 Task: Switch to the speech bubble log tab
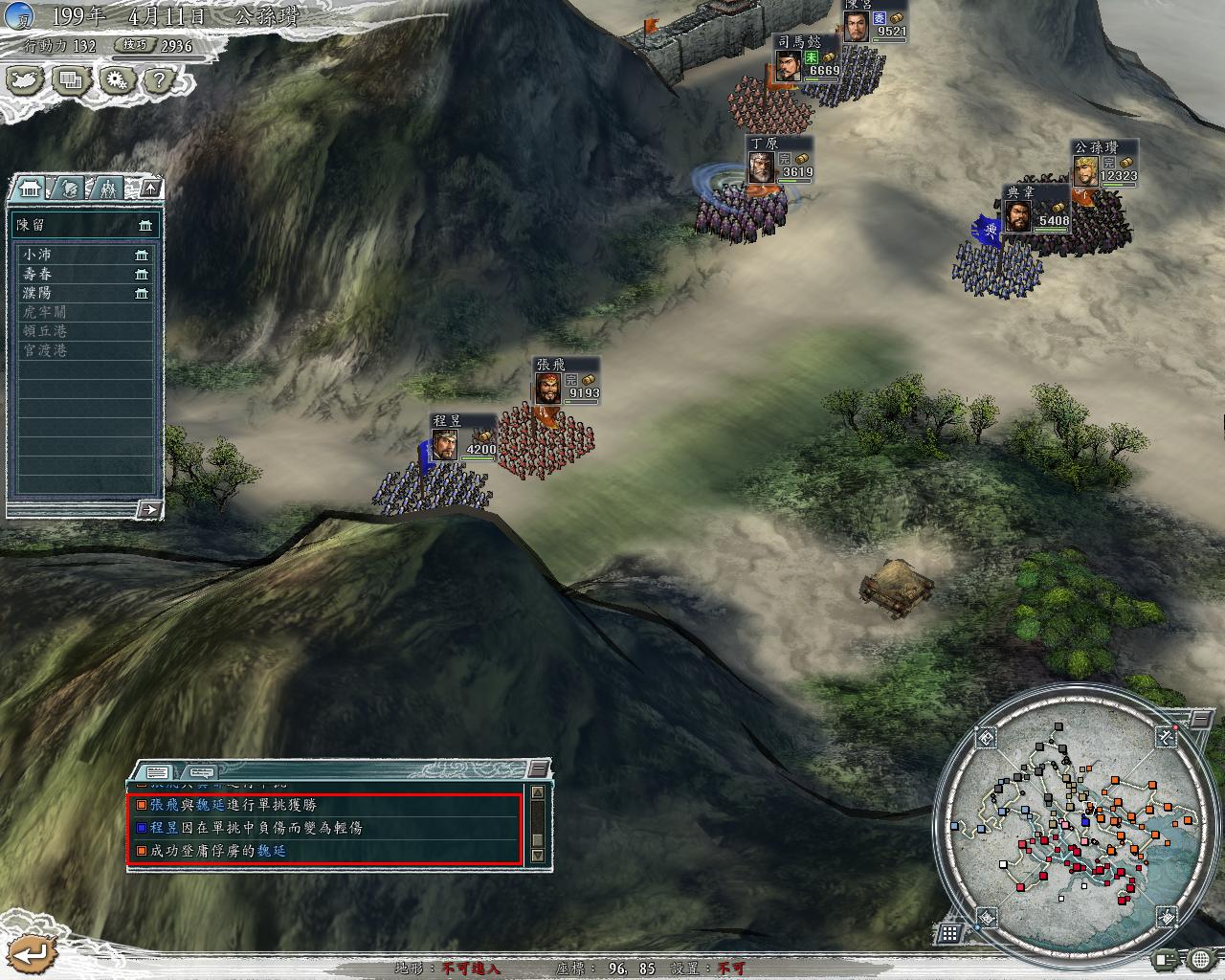201,771
